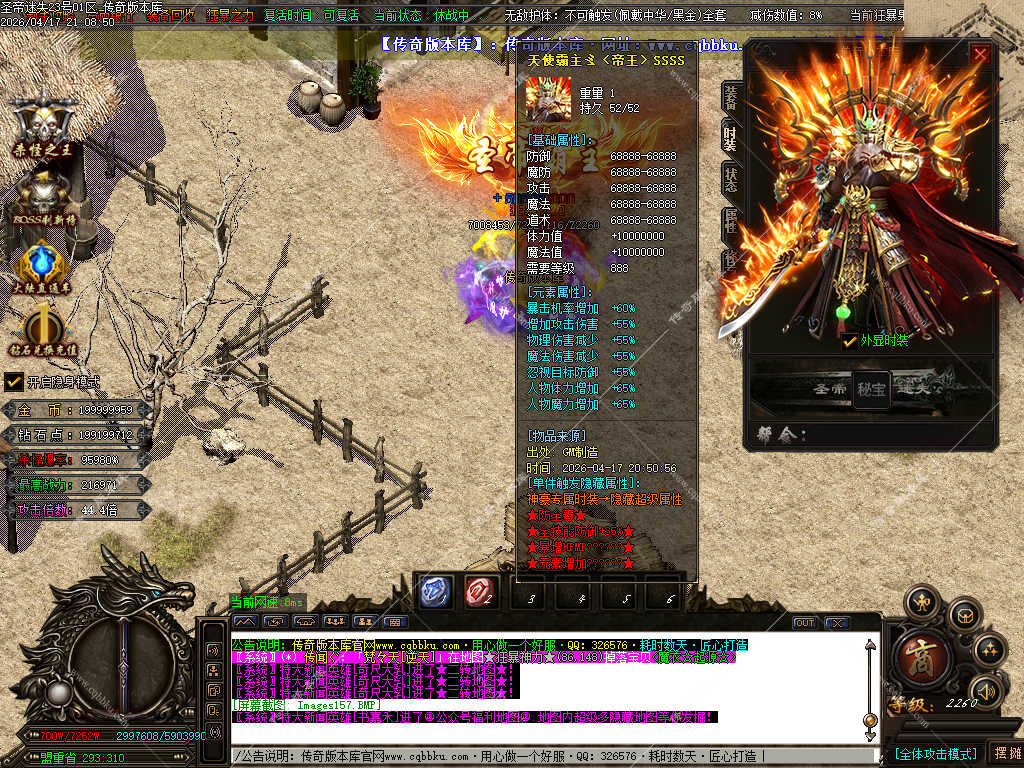Open the 杀怪之王 skull icon
The height and width of the screenshot is (768, 1024).
(x=44, y=122)
